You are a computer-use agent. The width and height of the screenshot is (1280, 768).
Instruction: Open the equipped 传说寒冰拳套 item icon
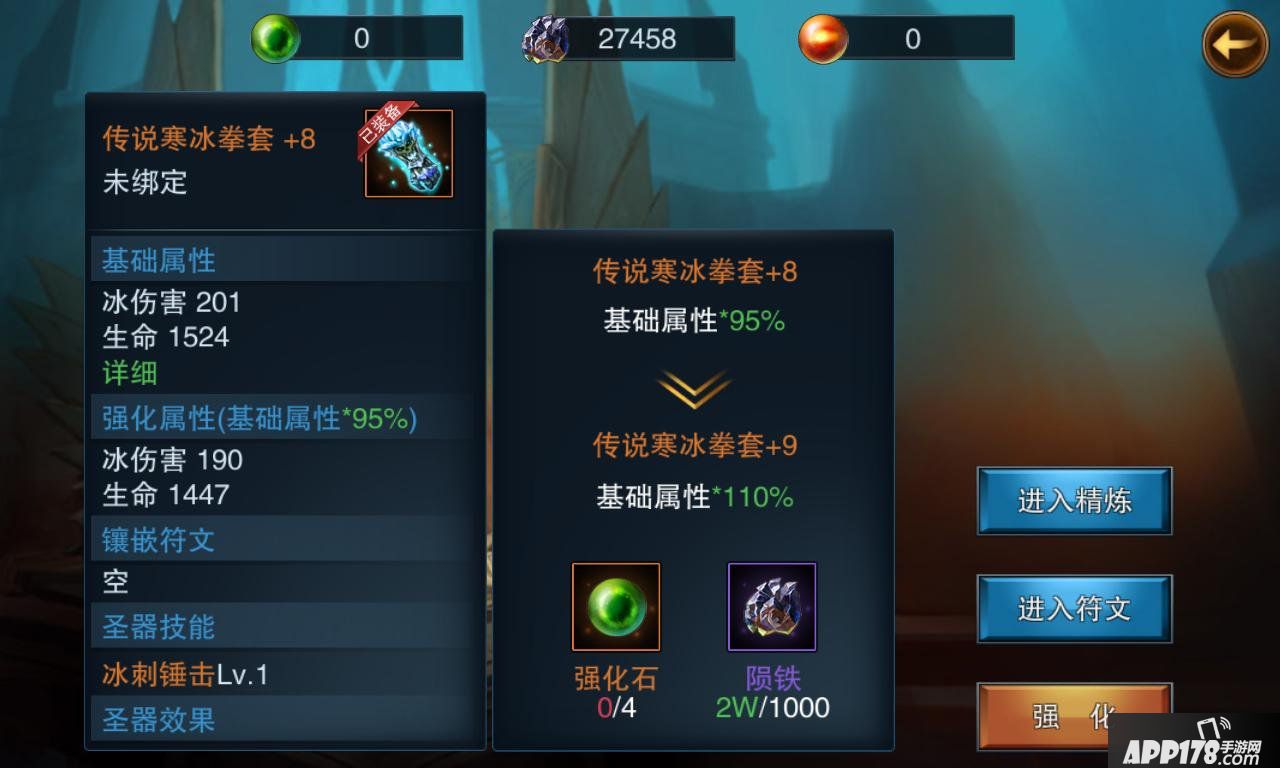tap(408, 156)
